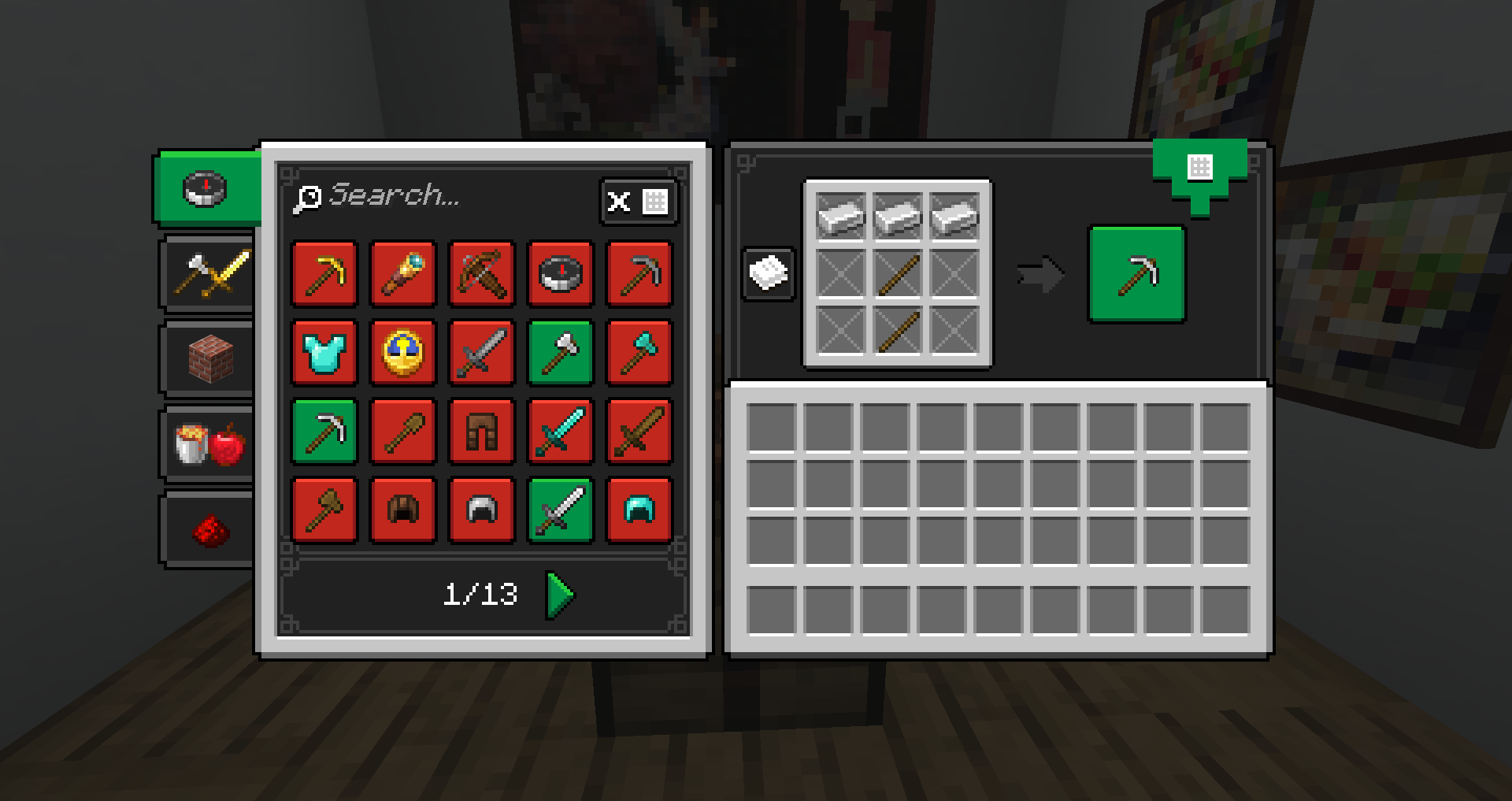Select the diamond chestplate recipe icon
This screenshot has width=1512, height=801.
click(324, 353)
